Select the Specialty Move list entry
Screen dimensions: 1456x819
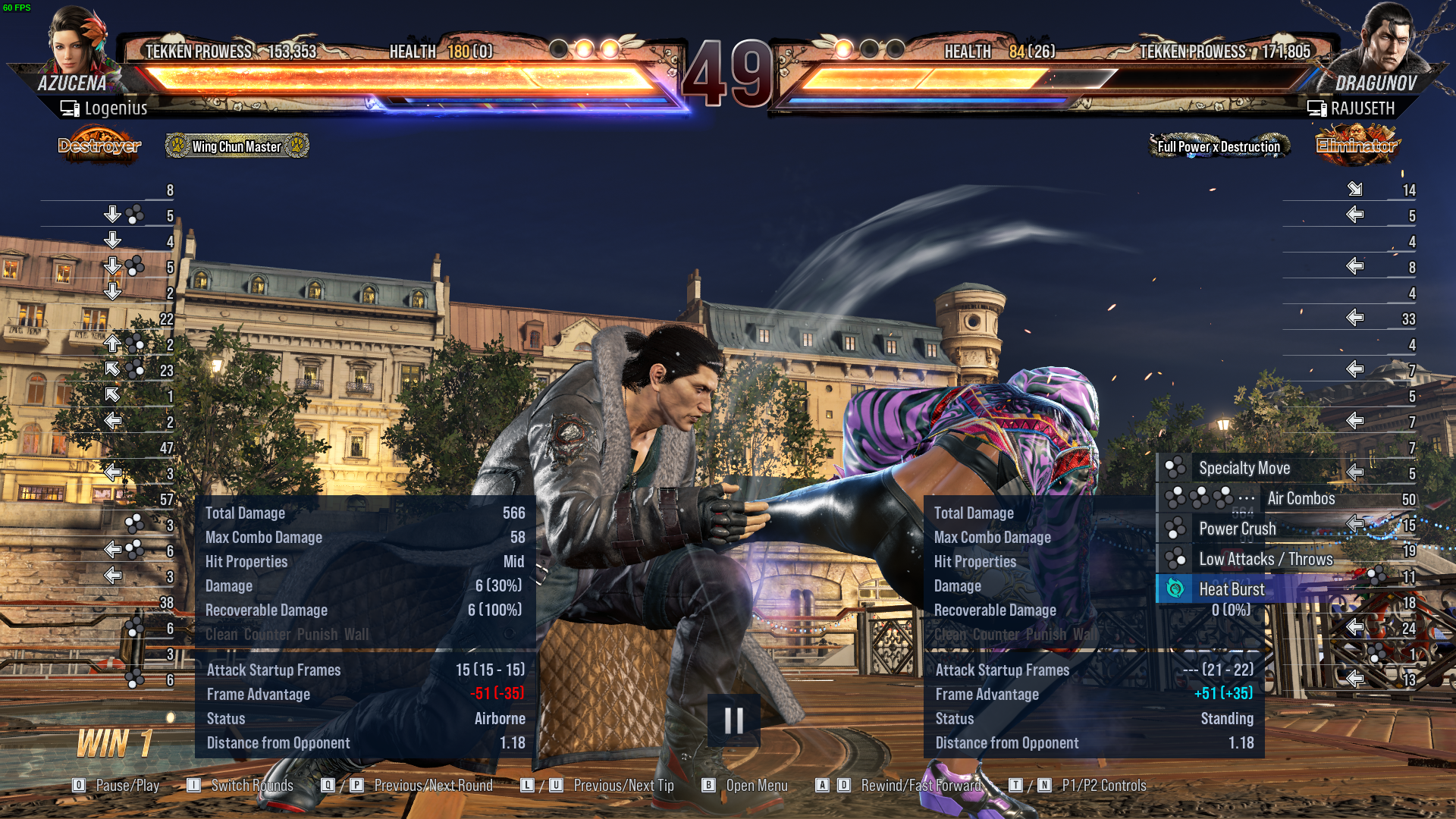[x=1246, y=468]
